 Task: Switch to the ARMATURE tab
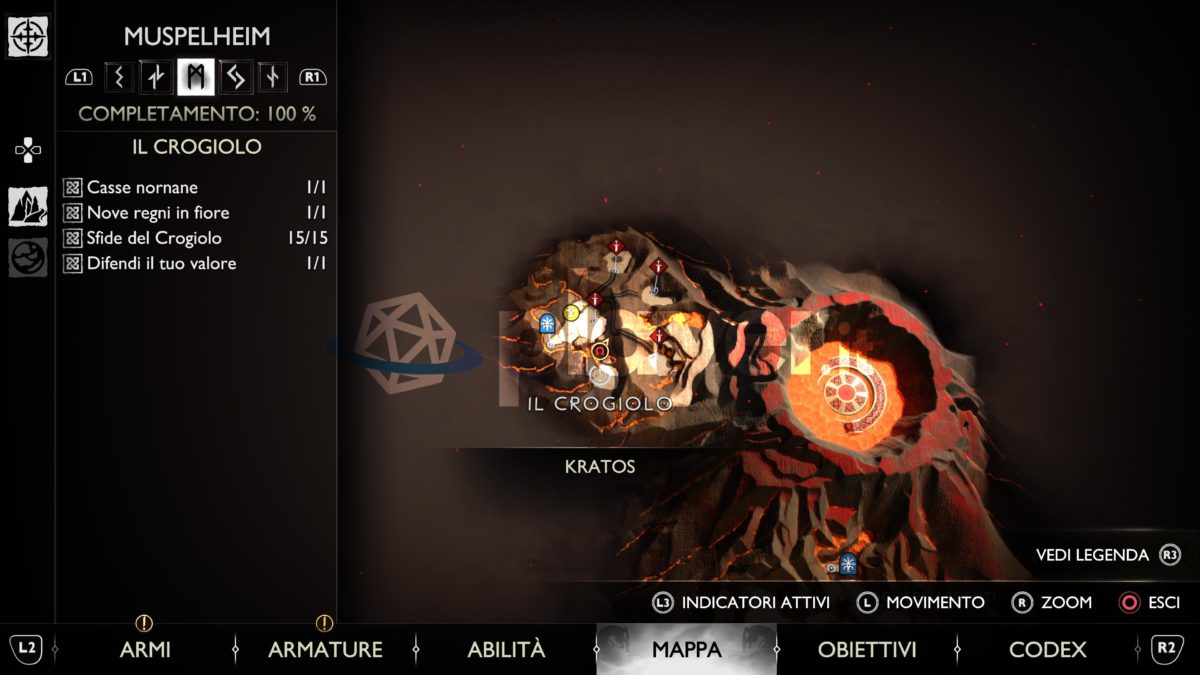(x=325, y=649)
